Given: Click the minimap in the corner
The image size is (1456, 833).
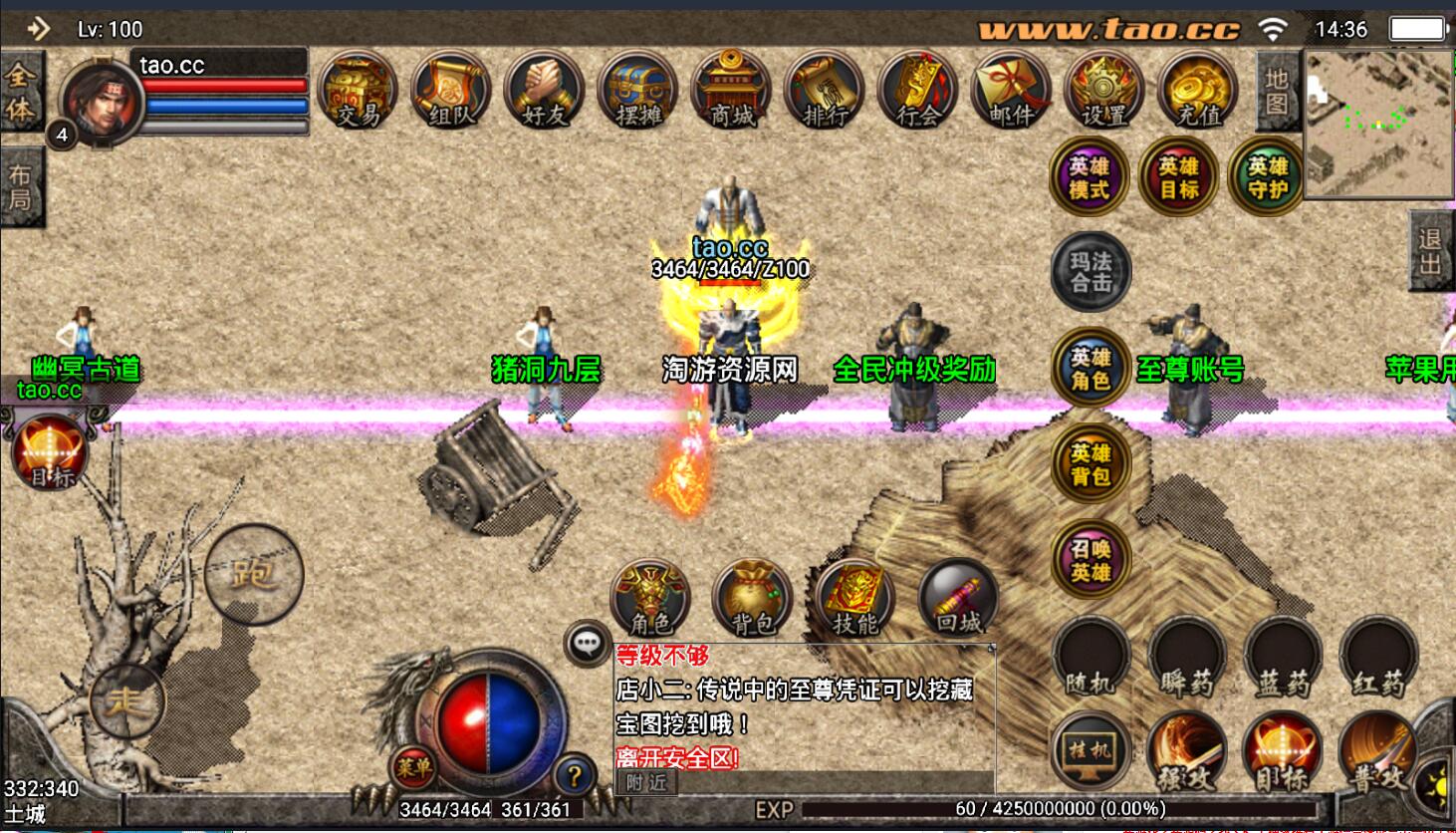Looking at the screenshot, I should (1378, 125).
